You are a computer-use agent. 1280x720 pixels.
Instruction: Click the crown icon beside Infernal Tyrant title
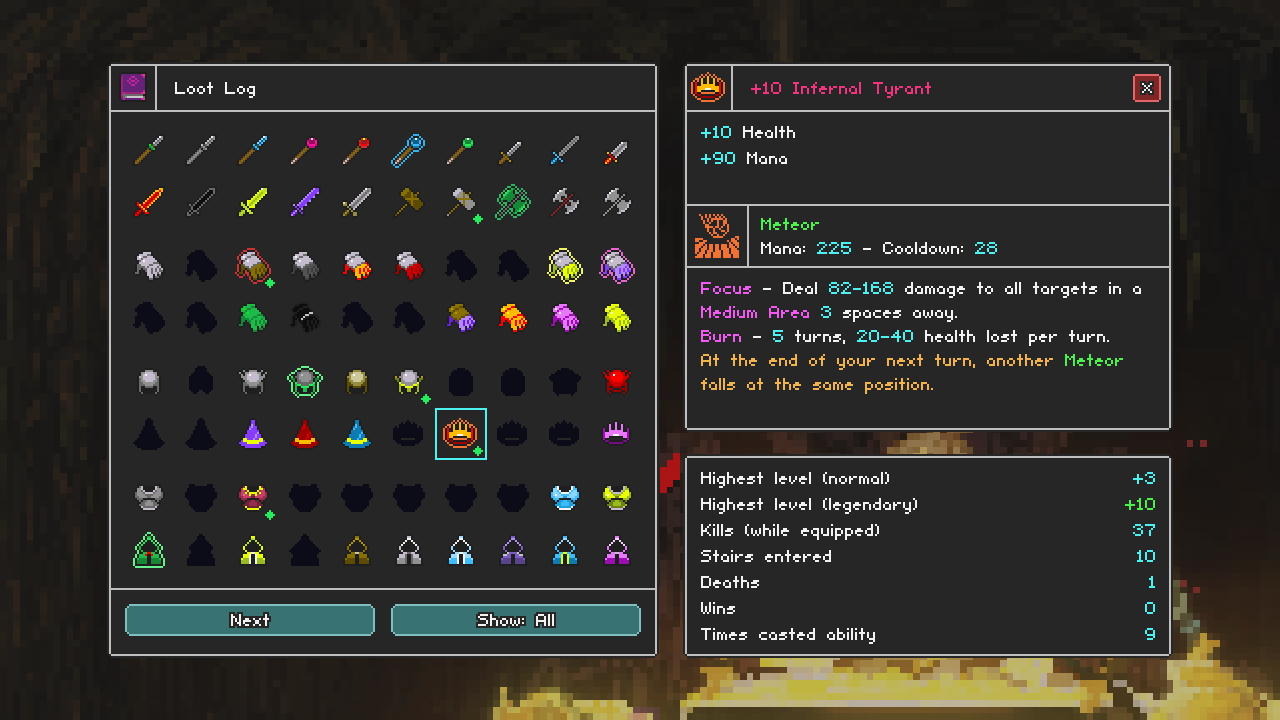708,87
